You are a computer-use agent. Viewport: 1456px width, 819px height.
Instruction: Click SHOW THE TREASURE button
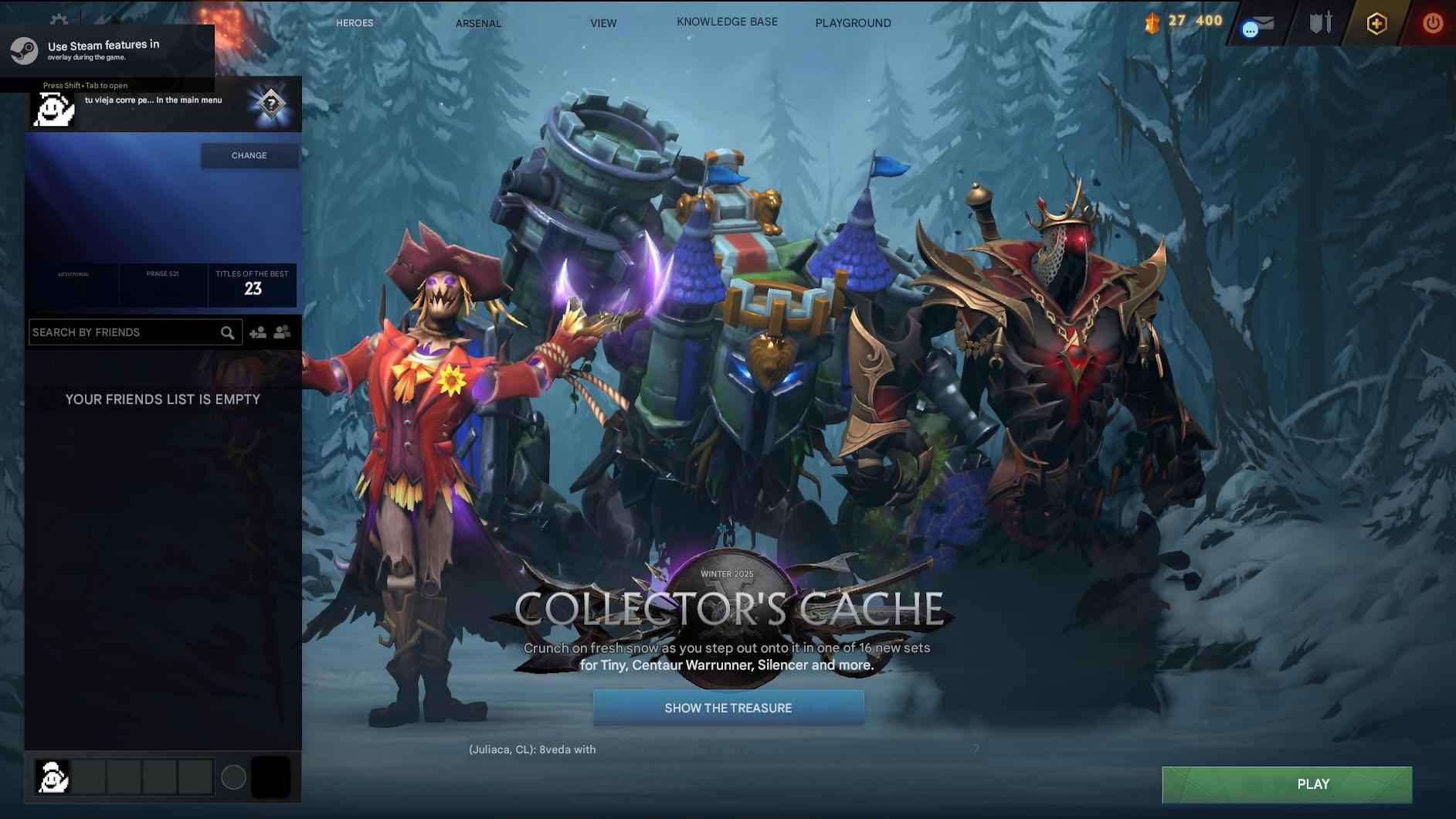coord(728,707)
